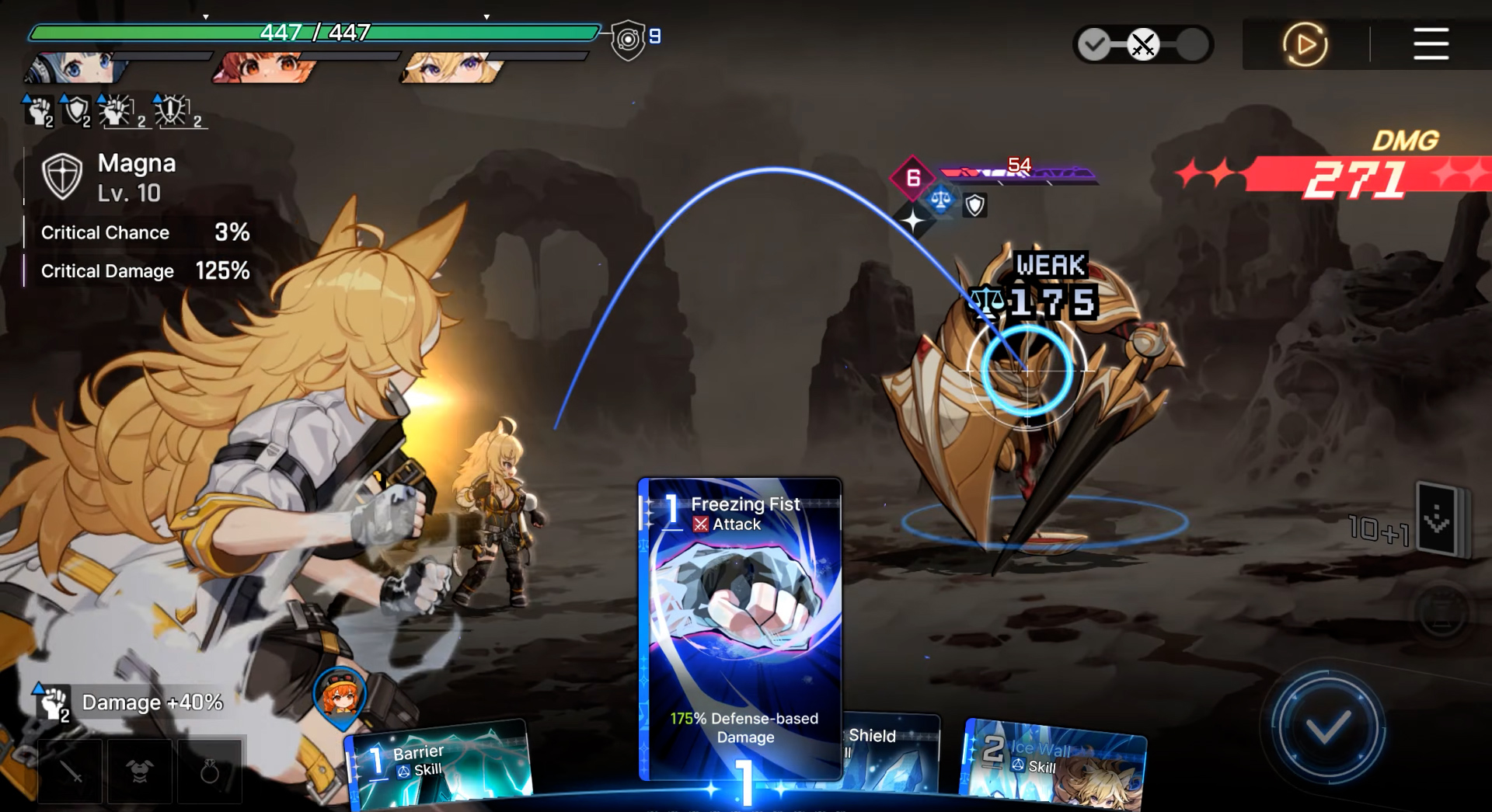Inspect the enemy's scales status icon
The image size is (1492, 812).
point(940,200)
